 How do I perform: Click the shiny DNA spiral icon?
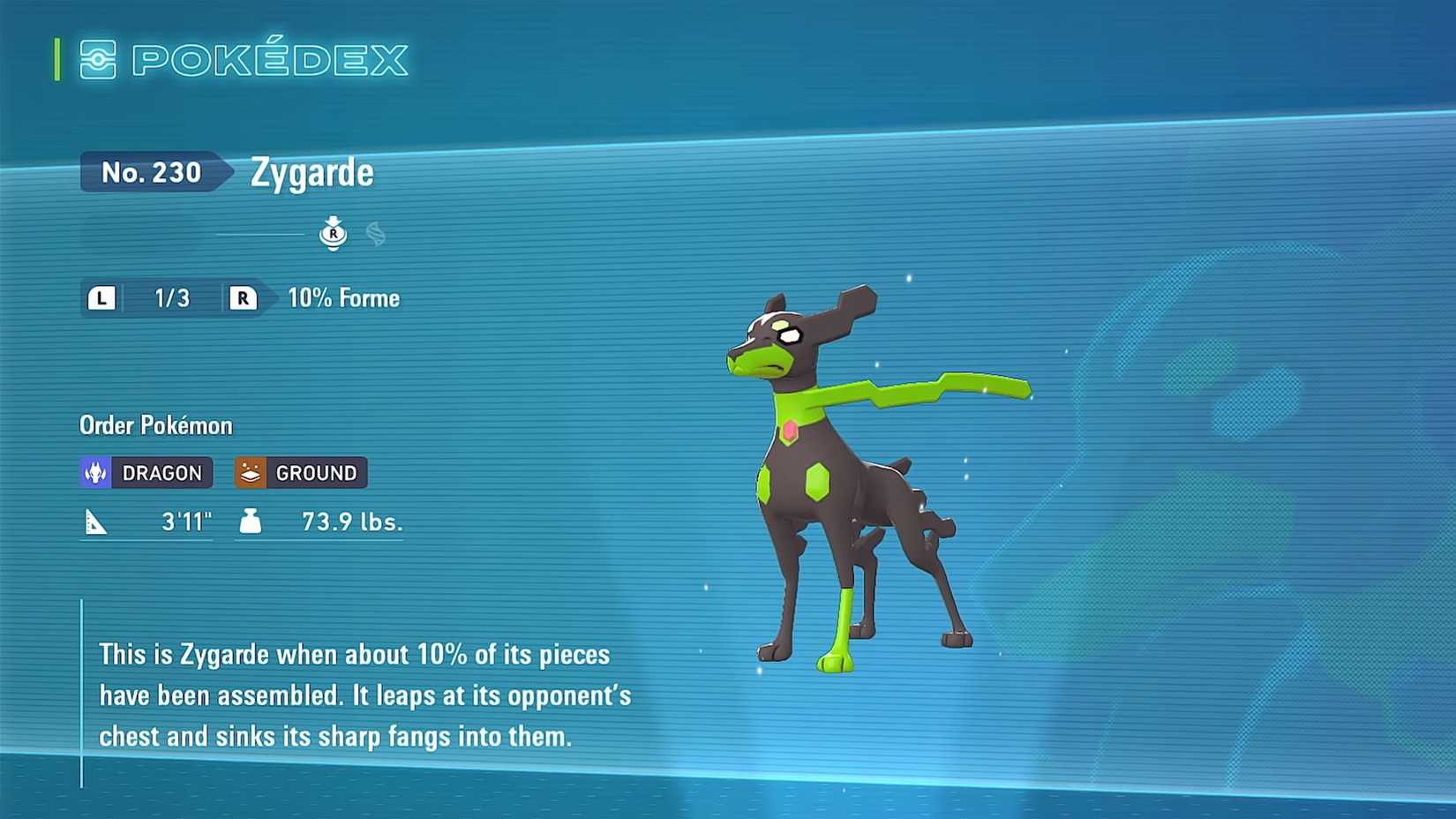[x=374, y=231]
